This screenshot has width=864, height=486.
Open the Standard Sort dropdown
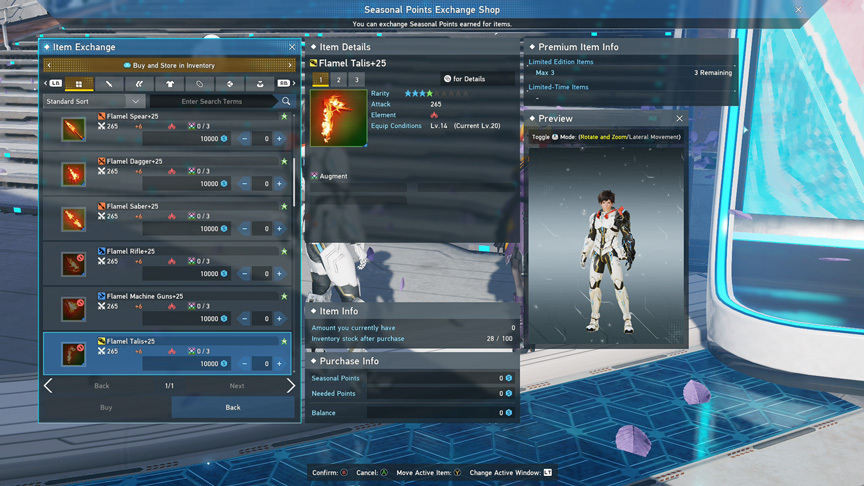point(95,101)
